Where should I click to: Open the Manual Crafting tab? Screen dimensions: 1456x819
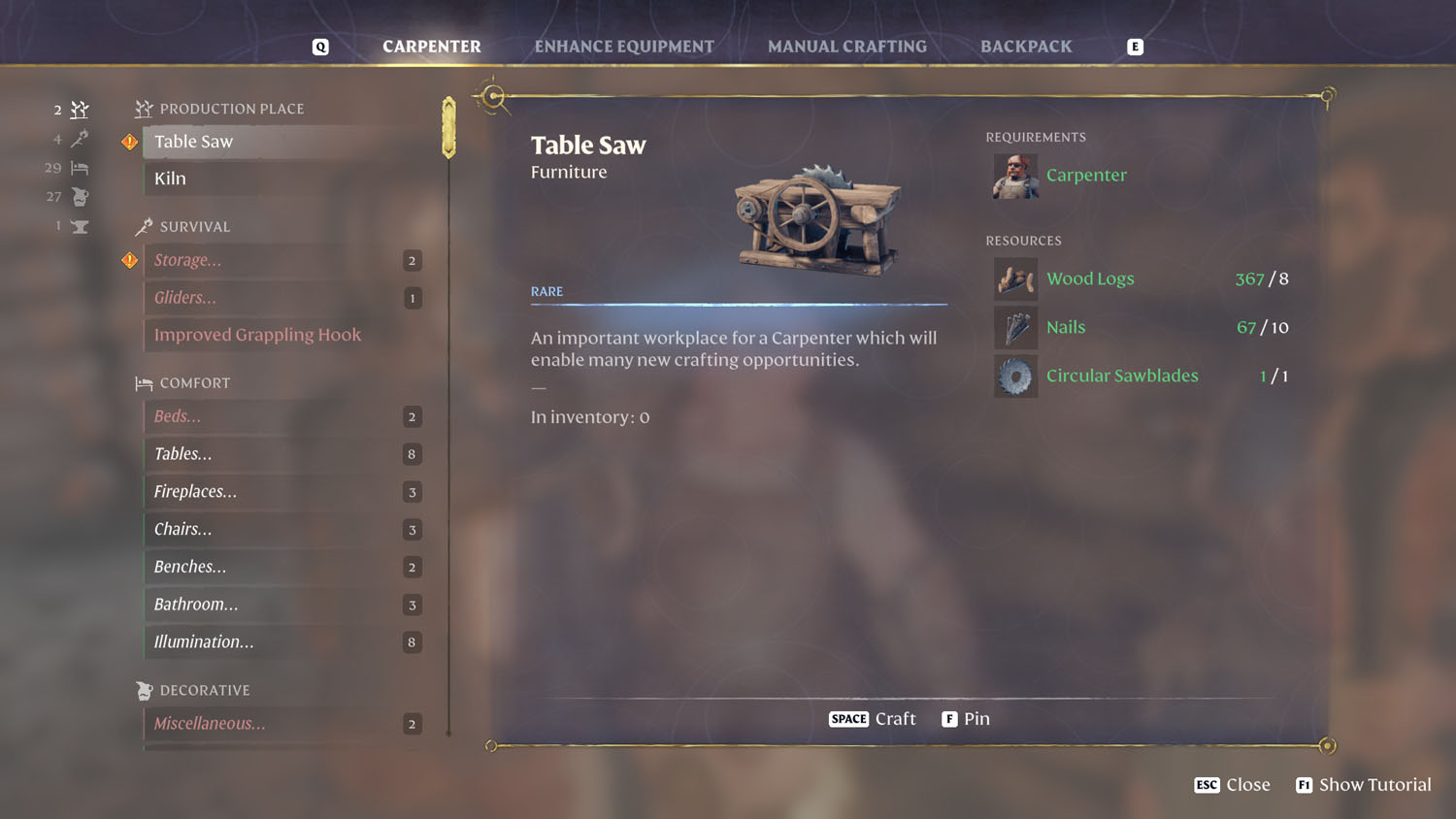click(846, 47)
